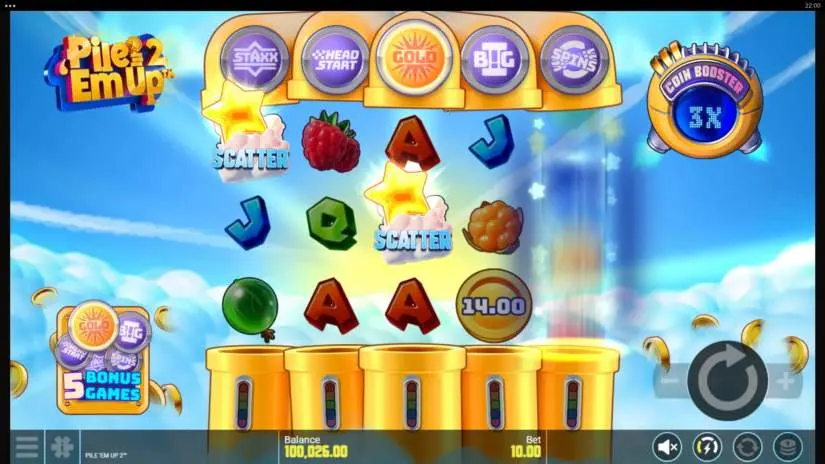Image resolution: width=825 pixels, height=464 pixels.
Task: Select the Head Start feature token
Action: coord(332,60)
